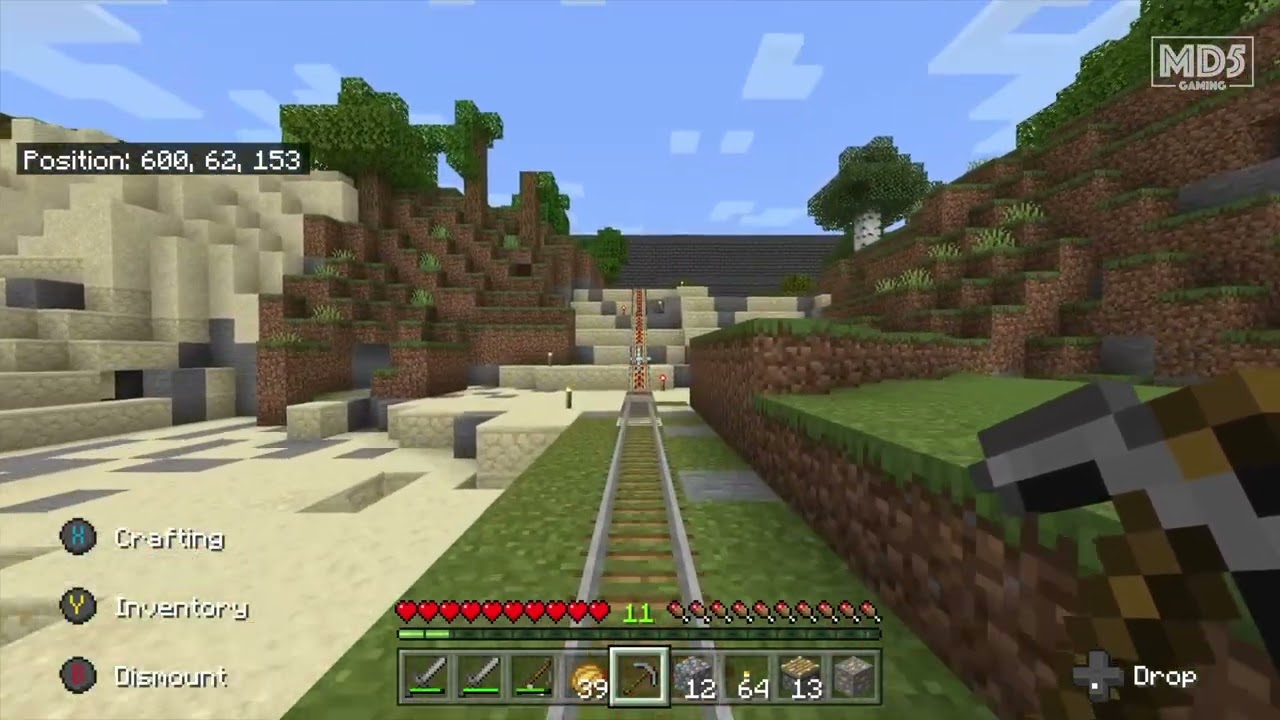Click the Position coordinates overlay text
The width and height of the screenshot is (1280, 720).
click(x=163, y=160)
